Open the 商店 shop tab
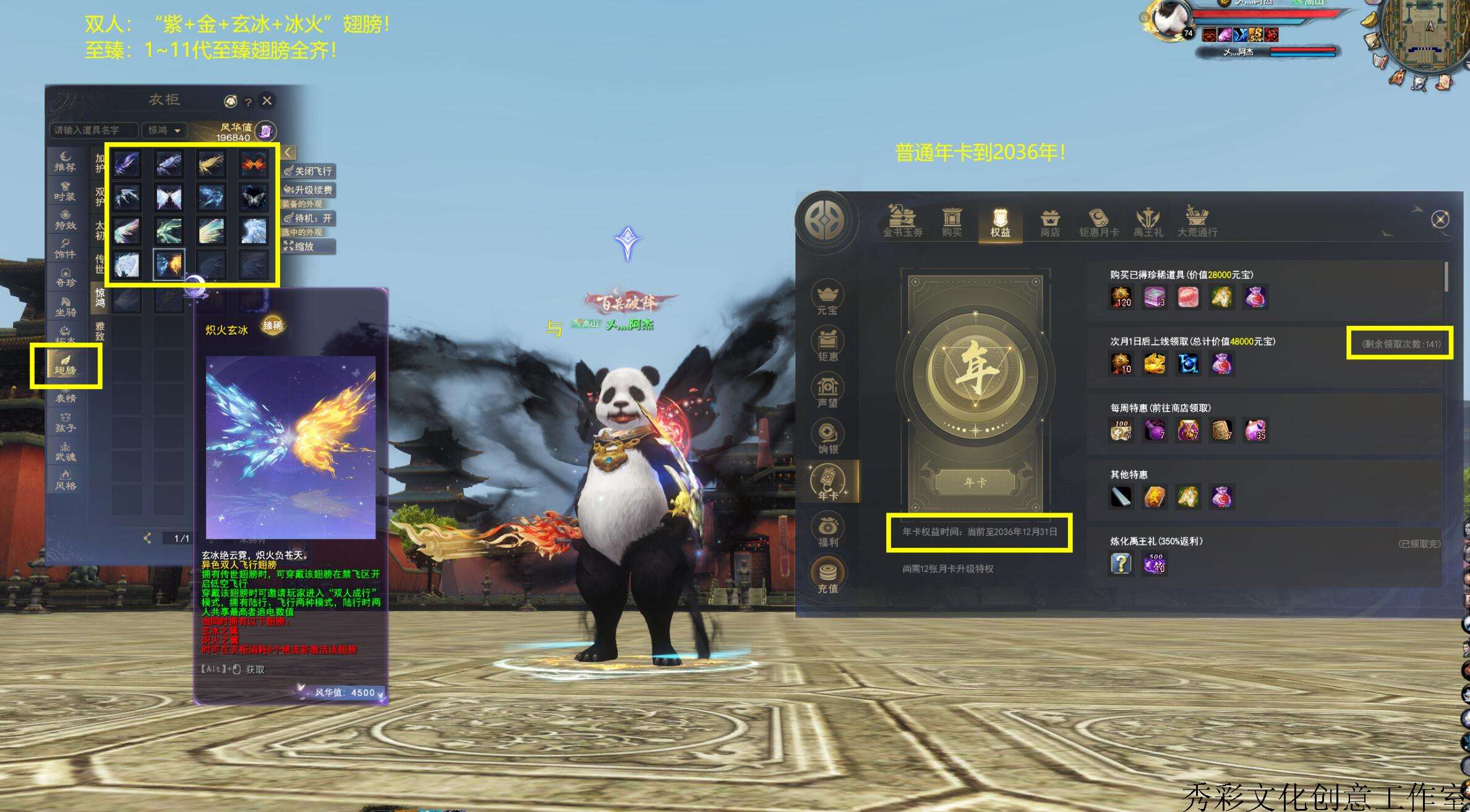This screenshot has height=812, width=1470. click(x=1049, y=222)
